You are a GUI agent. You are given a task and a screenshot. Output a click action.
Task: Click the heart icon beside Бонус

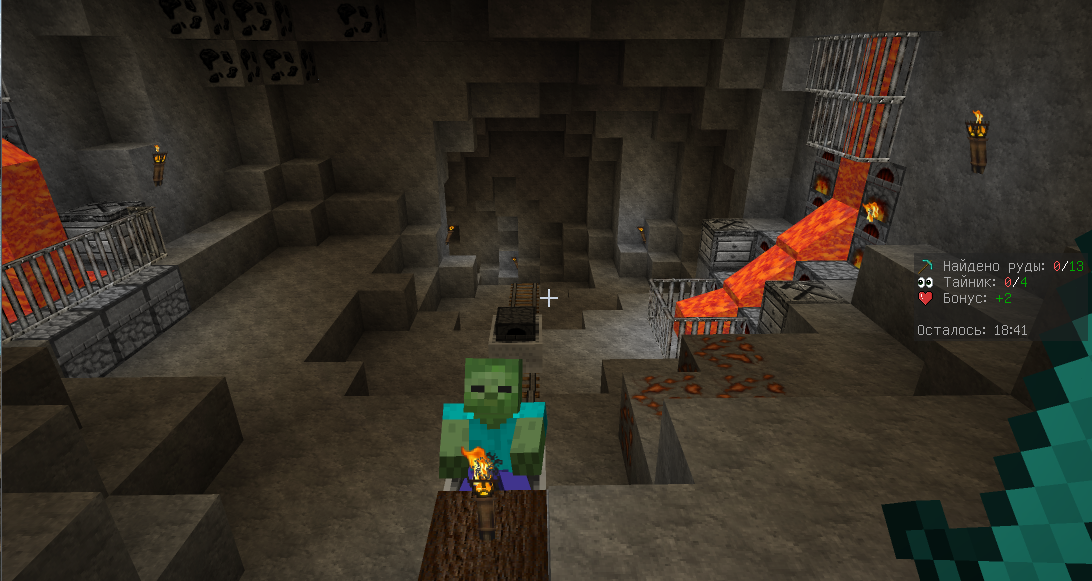(926, 298)
